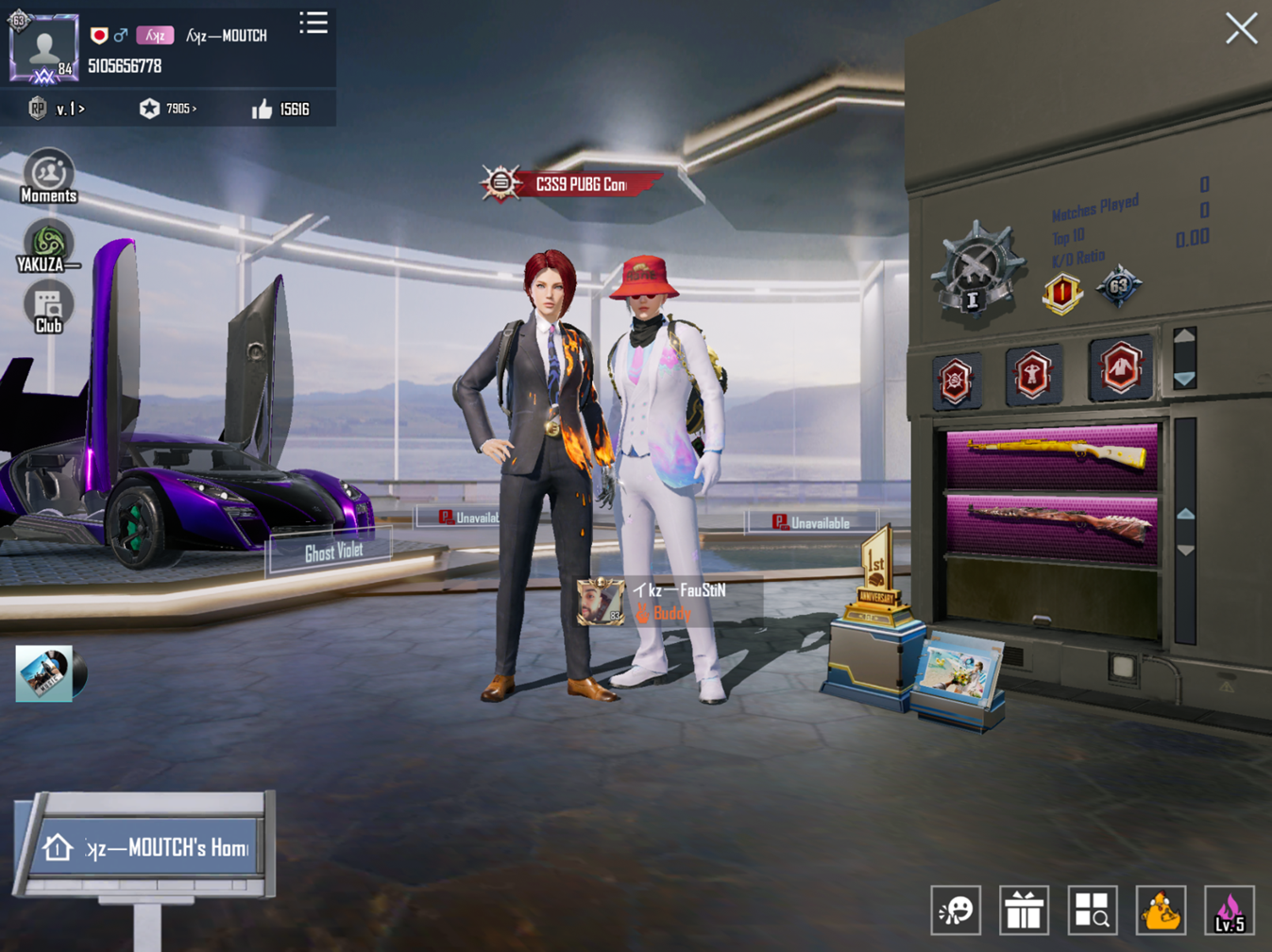View the YAKUZA clan page
This screenshot has height=952, width=1272.
click(48, 247)
